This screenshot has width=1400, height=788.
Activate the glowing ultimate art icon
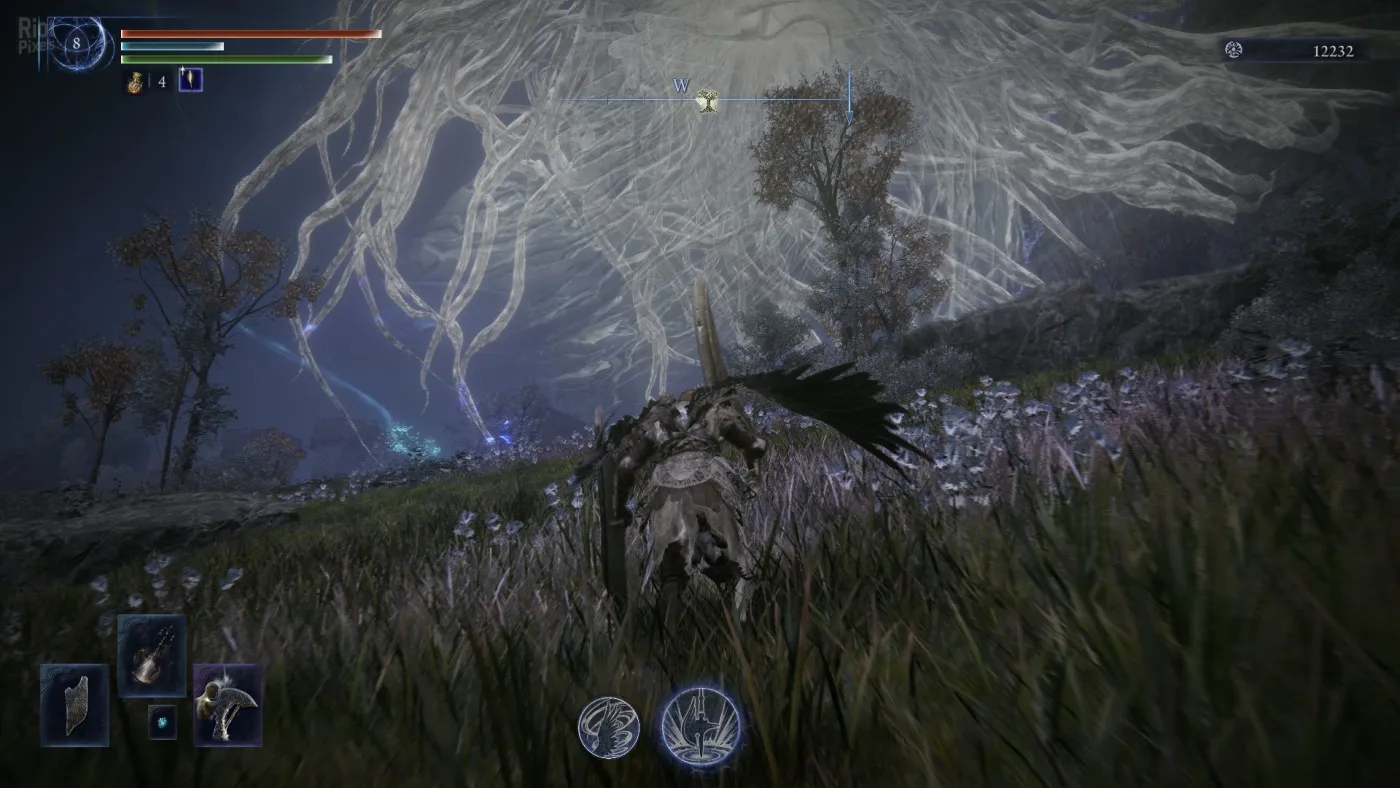point(700,725)
